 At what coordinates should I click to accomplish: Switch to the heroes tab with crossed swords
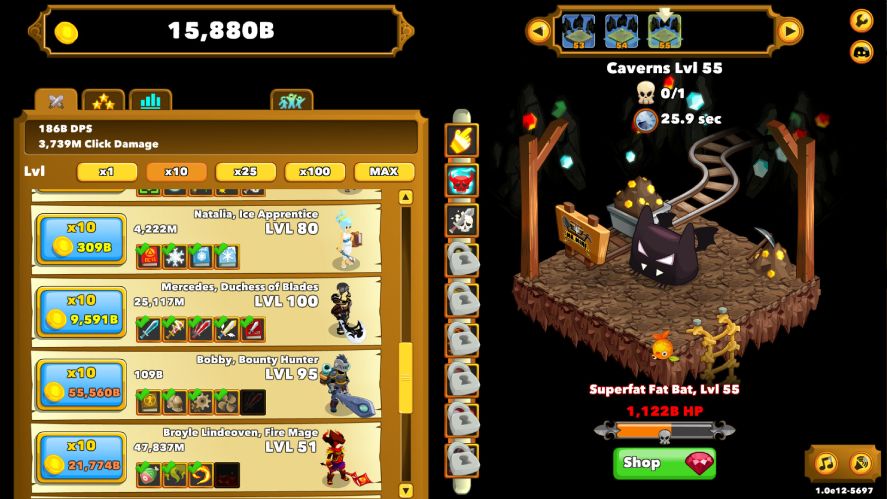point(56,101)
